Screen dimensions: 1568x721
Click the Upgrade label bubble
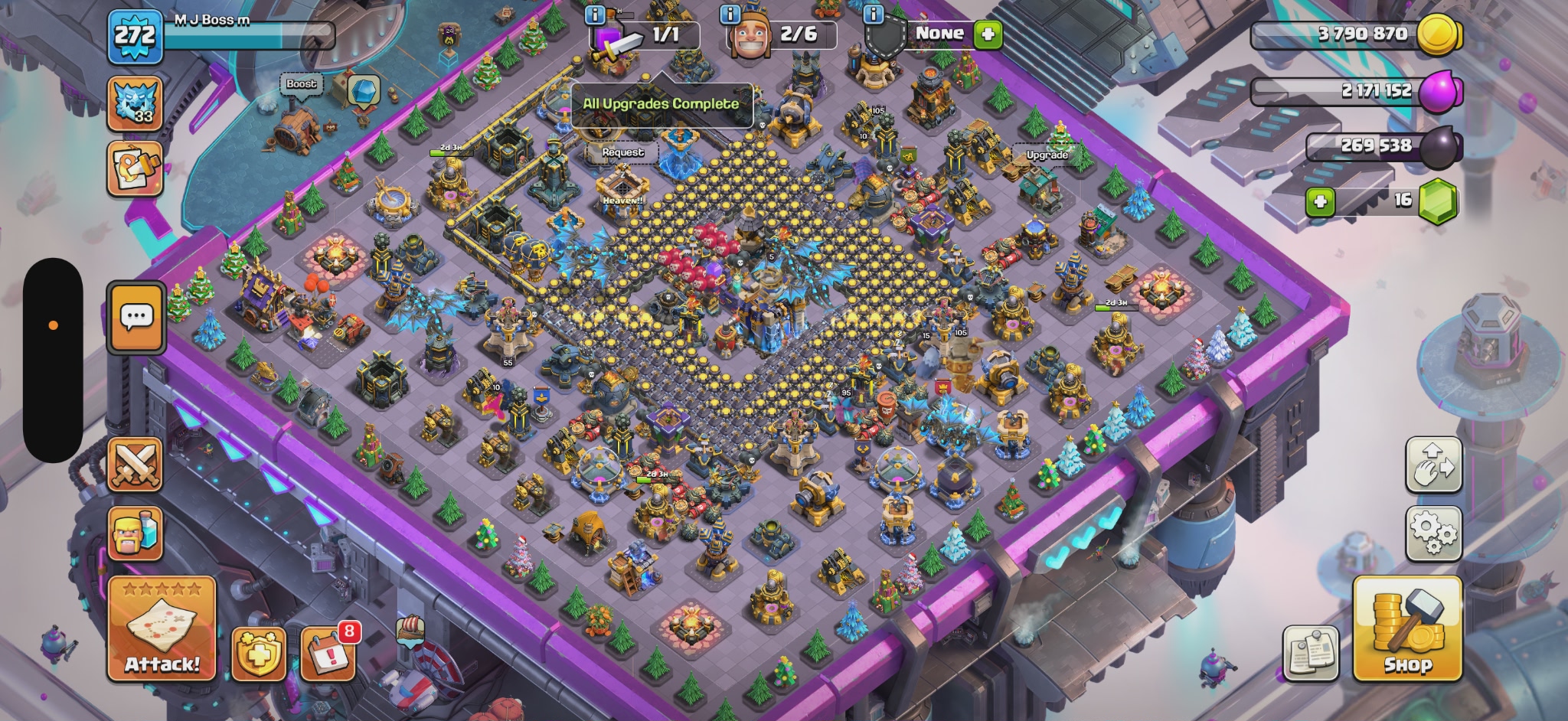coord(1047,155)
